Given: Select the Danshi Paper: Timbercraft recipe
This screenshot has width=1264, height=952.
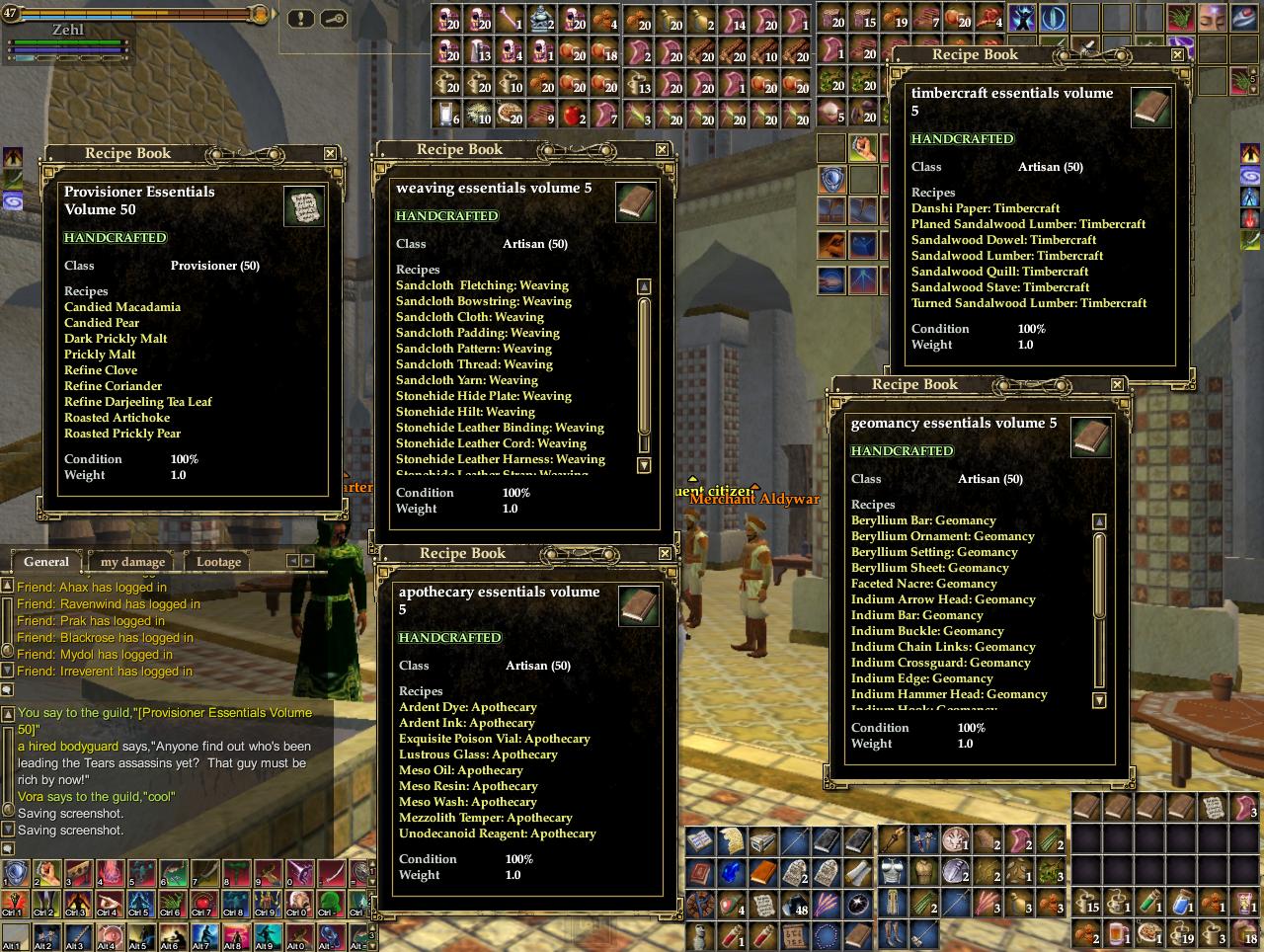Looking at the screenshot, I should tap(985, 208).
